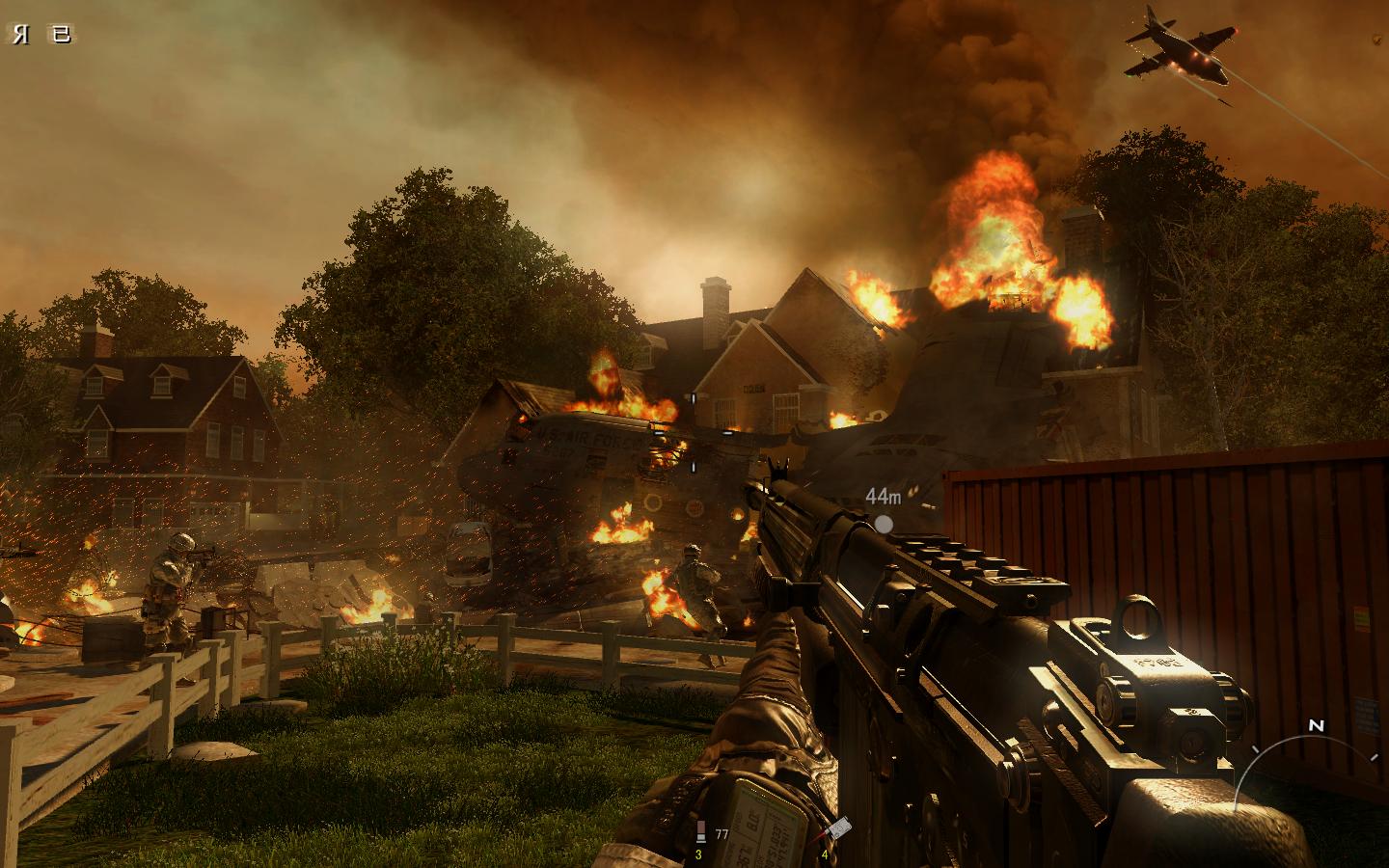The height and width of the screenshot is (868, 1389).
Task: Select the shotgun shell ammo icon
Action: pyautogui.click(x=700, y=832)
